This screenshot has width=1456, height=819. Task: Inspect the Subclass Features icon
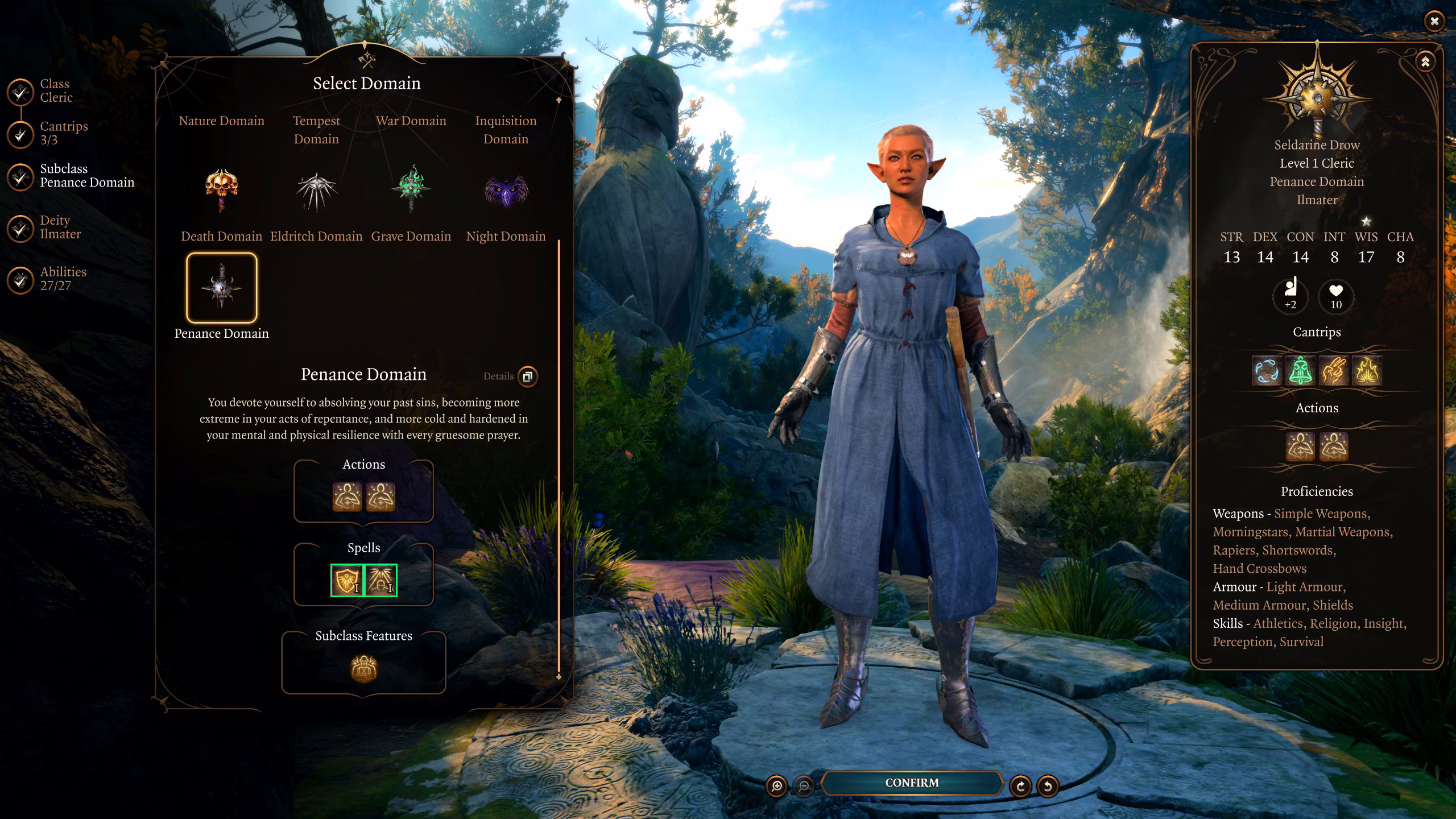coord(363,668)
